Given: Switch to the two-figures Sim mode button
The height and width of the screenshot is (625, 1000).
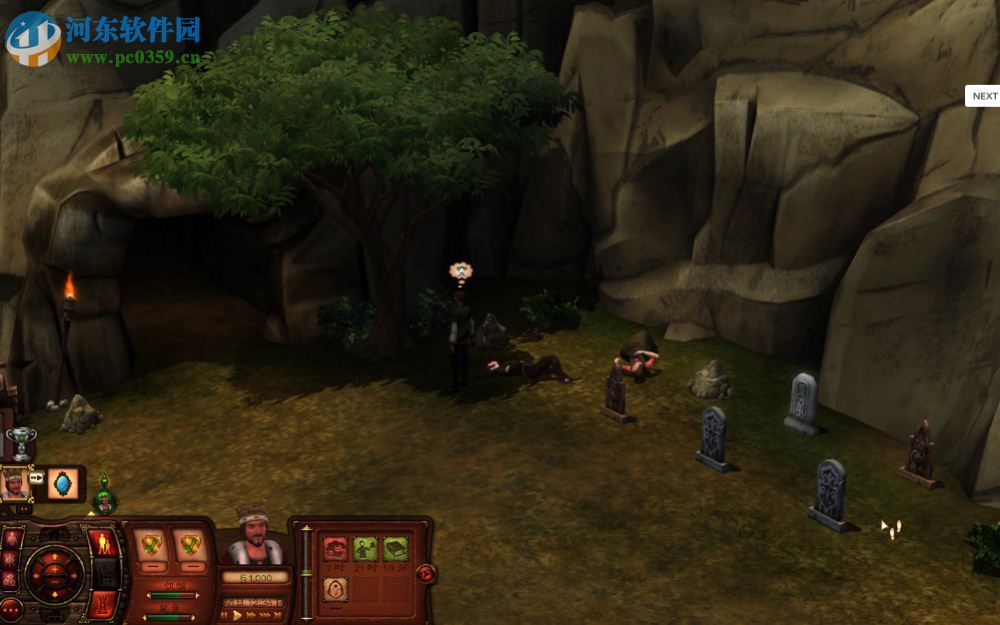Looking at the screenshot, I should click(x=103, y=544).
